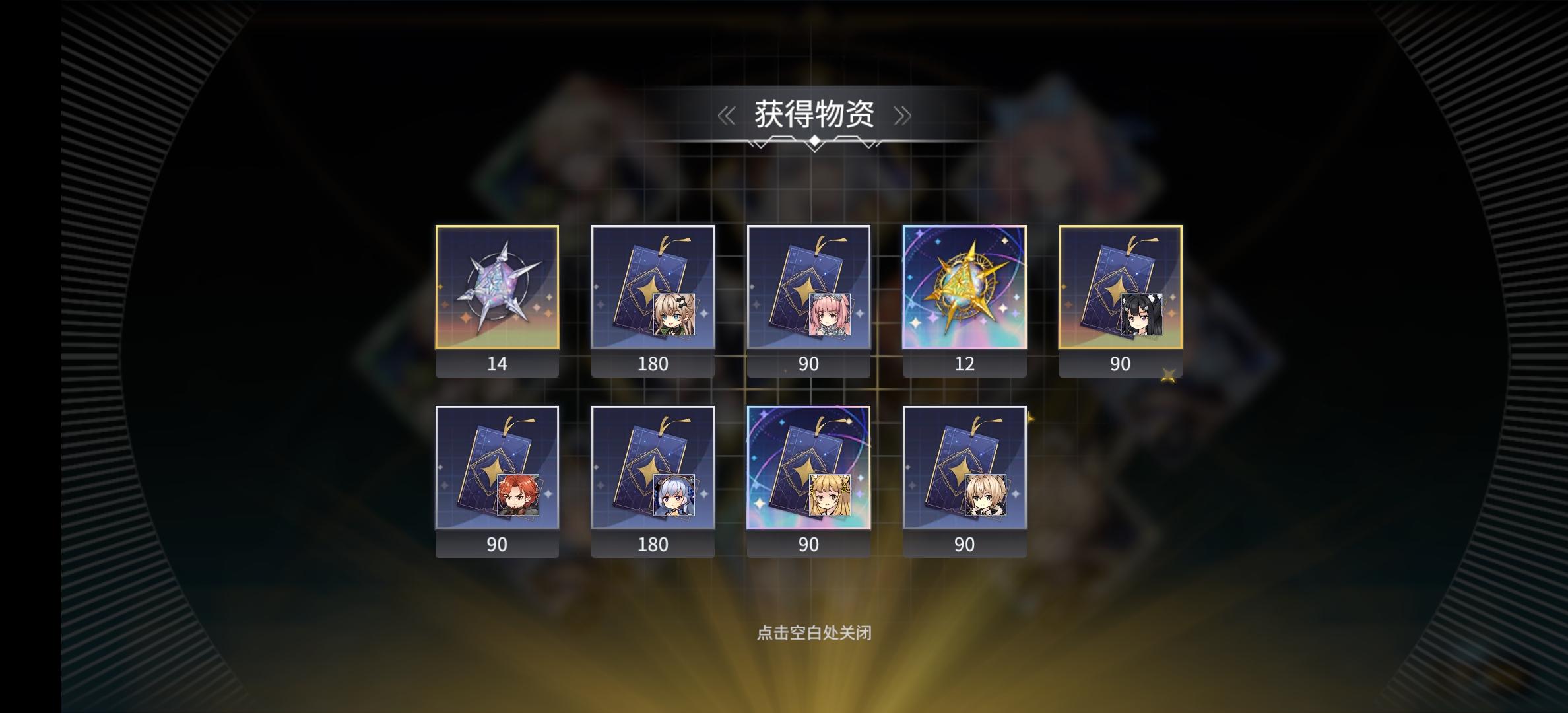Click the count label 180 under first book card
The height and width of the screenshot is (713, 1568).
click(x=653, y=363)
